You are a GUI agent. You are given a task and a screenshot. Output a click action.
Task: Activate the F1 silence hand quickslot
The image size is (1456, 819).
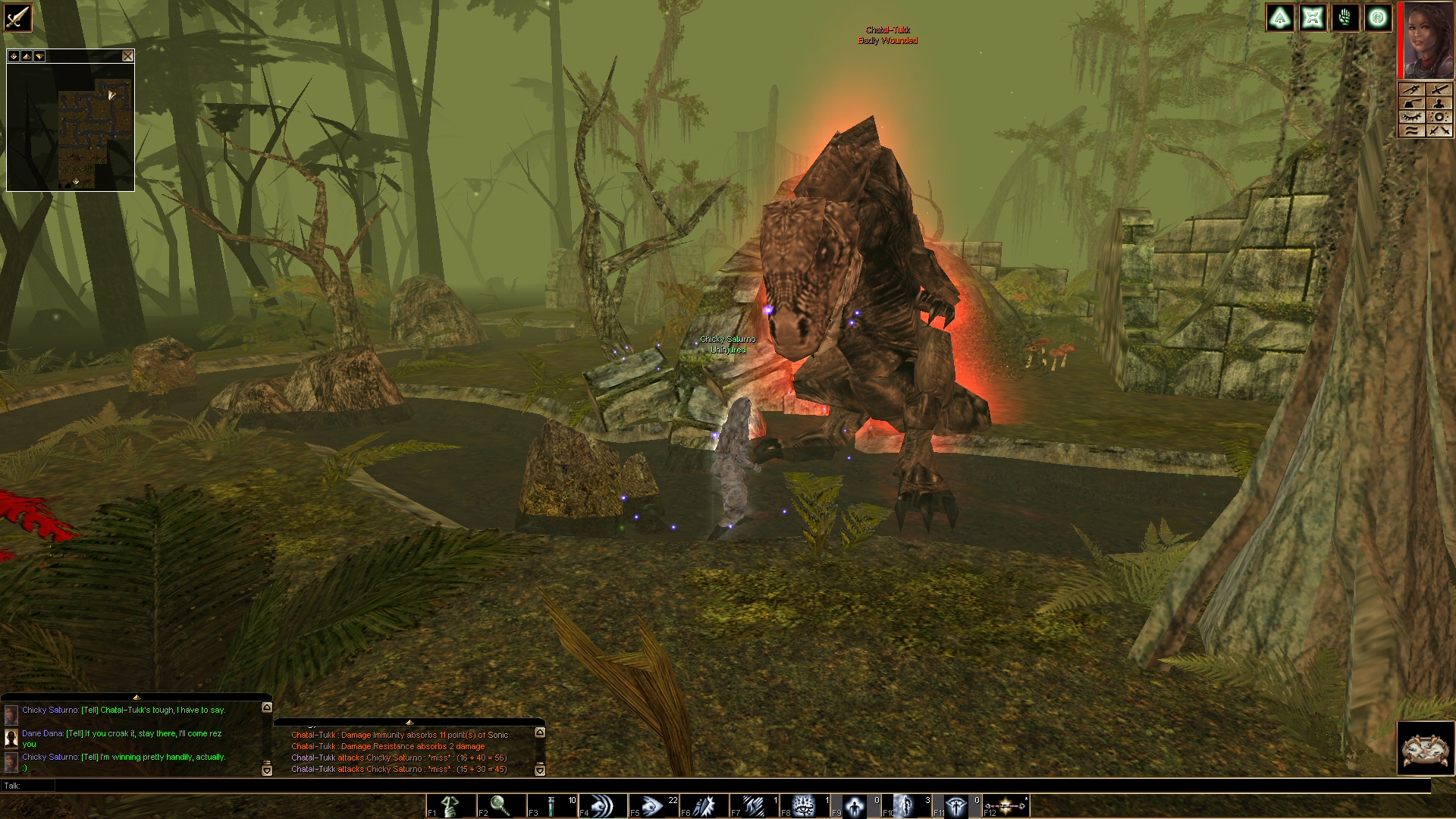pos(451,805)
